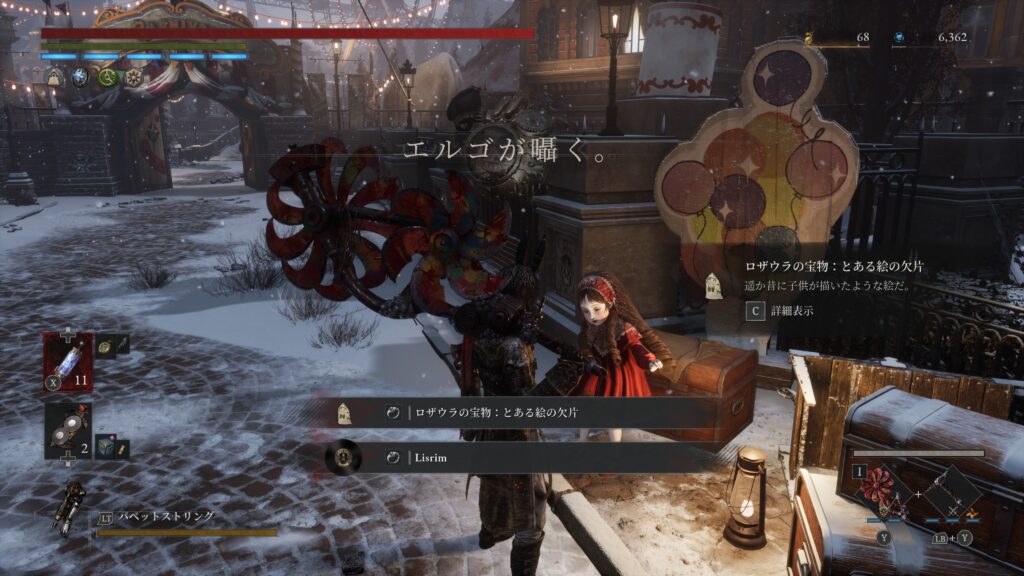Click the blue crystal status buff icon
The height and width of the screenshot is (576, 1024).
pyautogui.click(x=81, y=77)
